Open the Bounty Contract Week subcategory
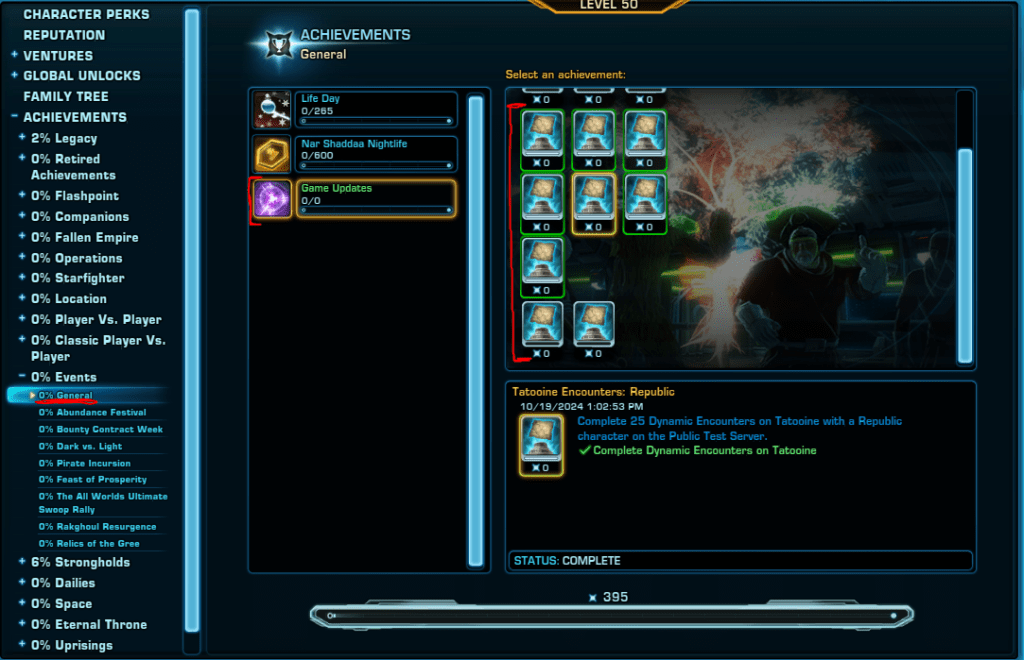The height and width of the screenshot is (660, 1024). [101, 429]
